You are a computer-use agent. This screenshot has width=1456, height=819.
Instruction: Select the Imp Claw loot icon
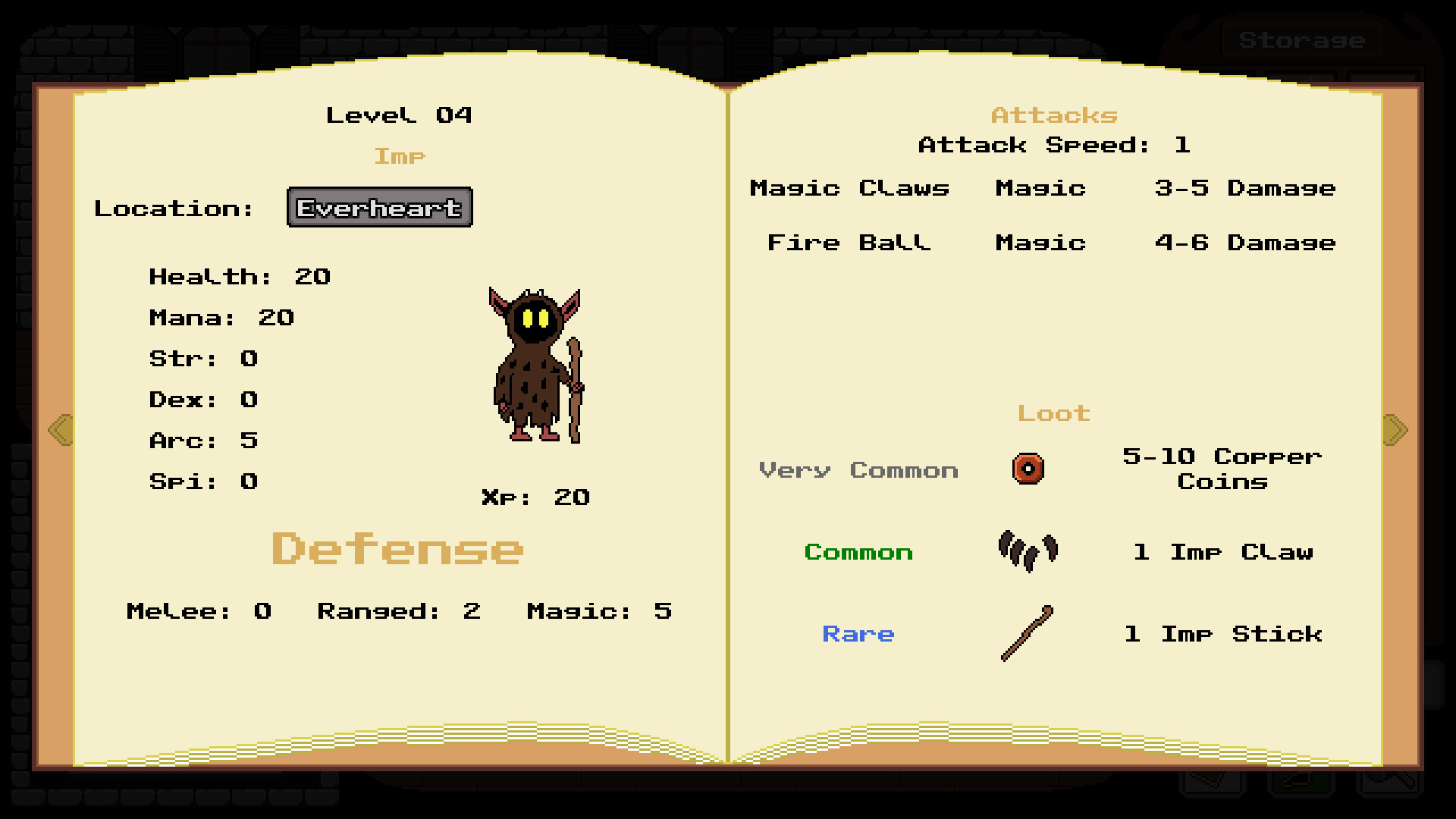(1028, 551)
